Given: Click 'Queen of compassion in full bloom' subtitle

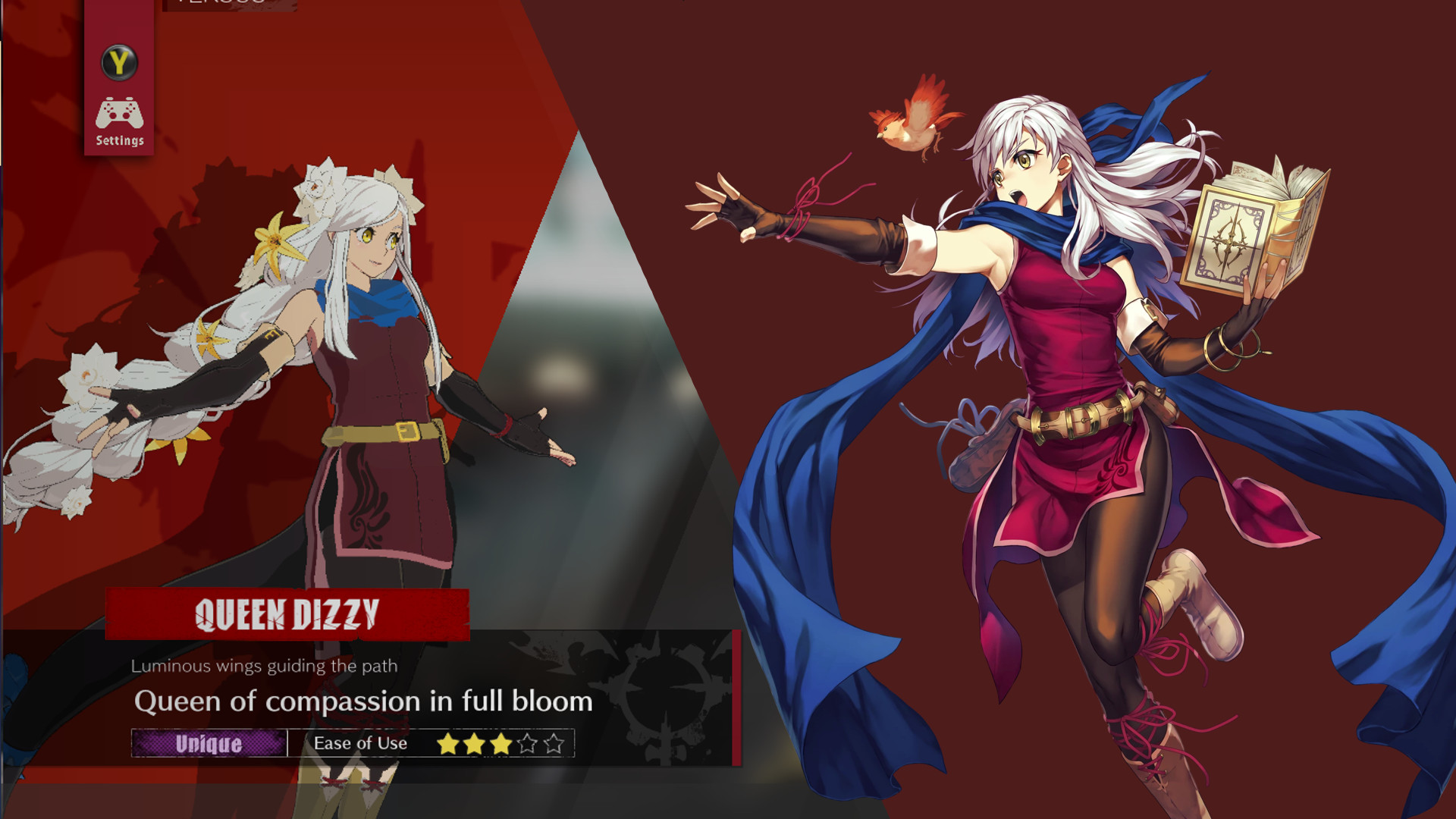Looking at the screenshot, I should click(364, 701).
